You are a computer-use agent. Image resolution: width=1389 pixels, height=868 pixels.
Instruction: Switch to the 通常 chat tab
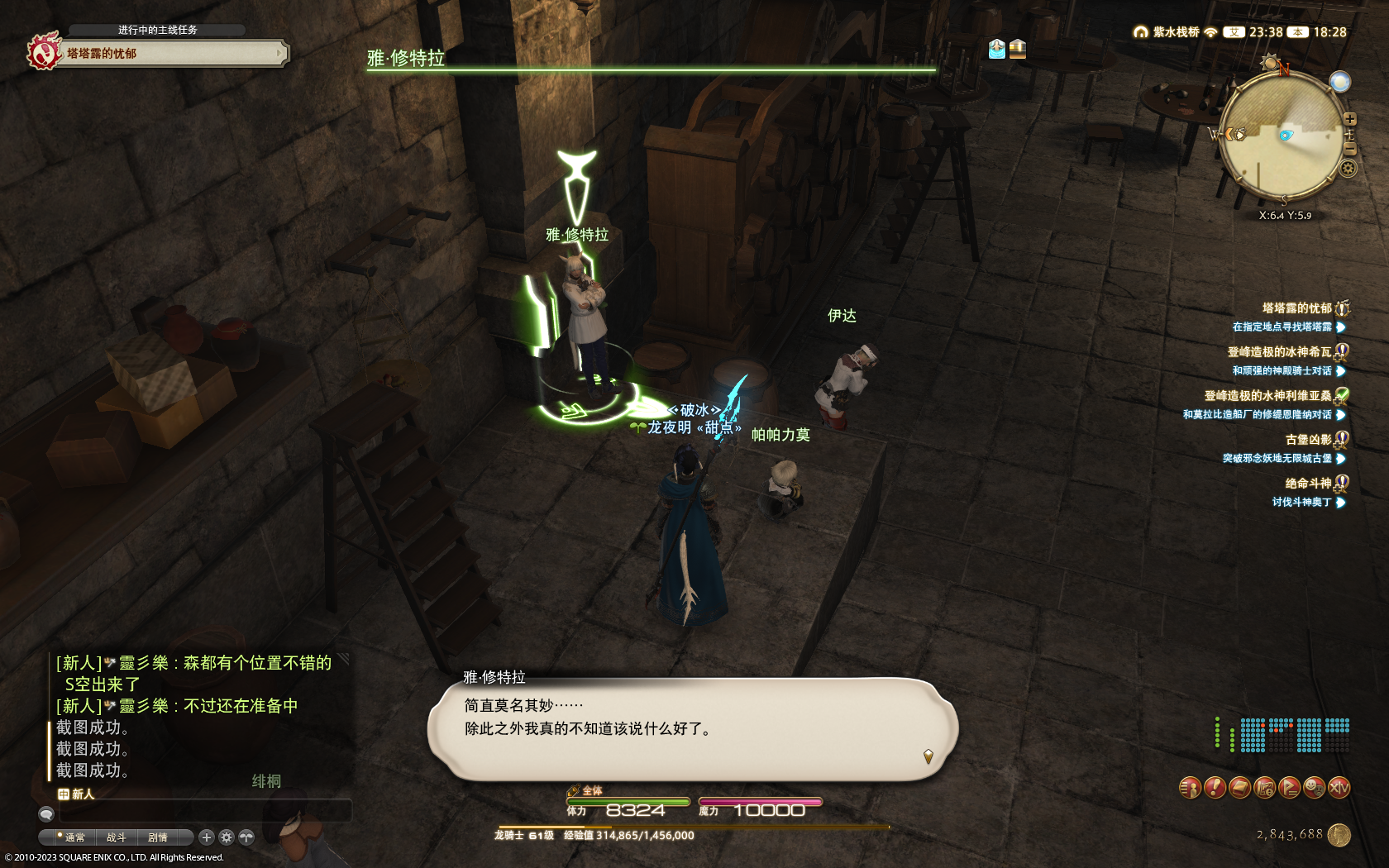pyautogui.click(x=74, y=837)
